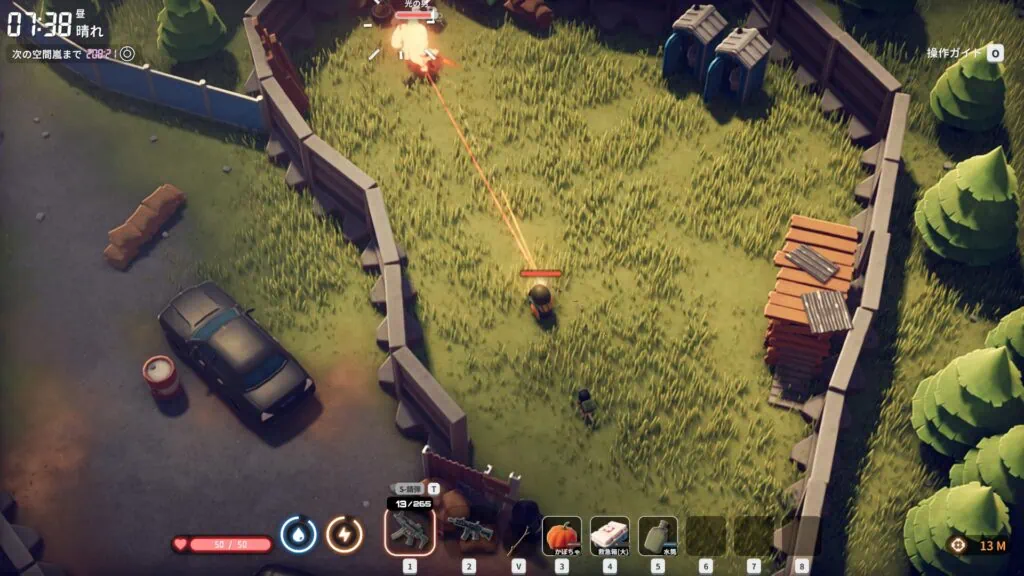
Task: Use the pumpkin (かぼちゃ) item slot
Action: click(562, 535)
